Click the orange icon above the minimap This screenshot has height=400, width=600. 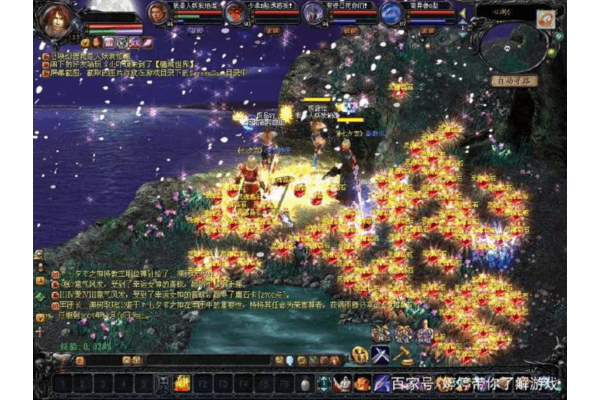[x=547, y=18]
